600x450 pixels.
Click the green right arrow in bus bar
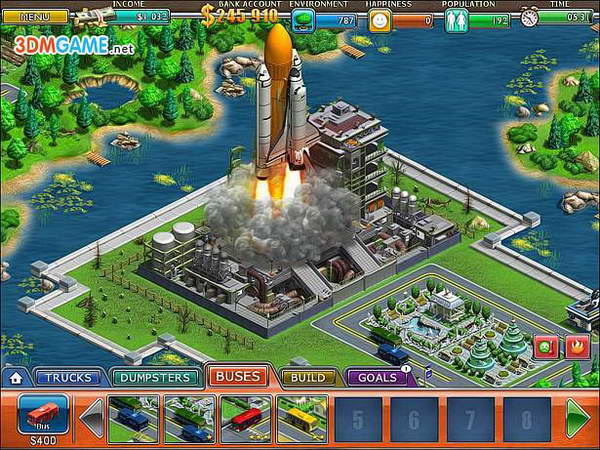pos(579,418)
